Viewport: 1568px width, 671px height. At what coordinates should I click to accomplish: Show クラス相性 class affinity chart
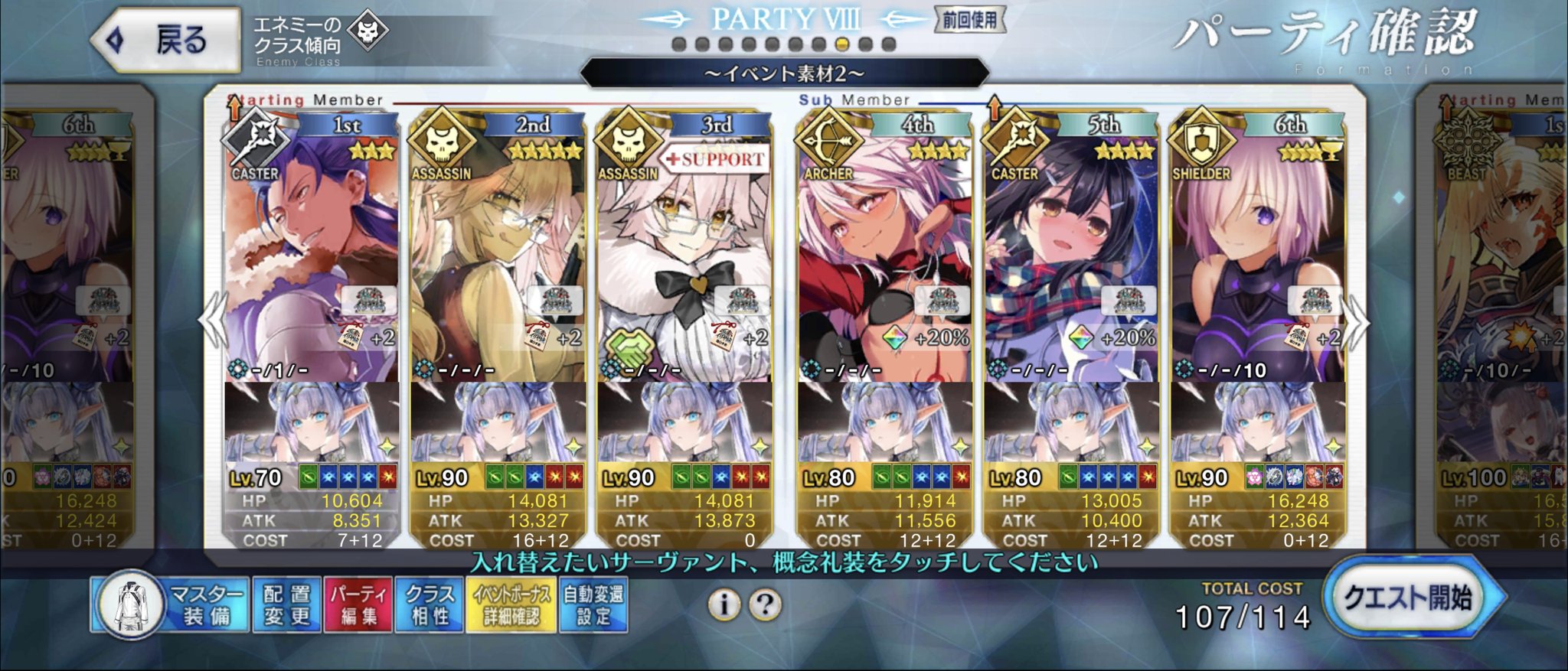[429, 605]
